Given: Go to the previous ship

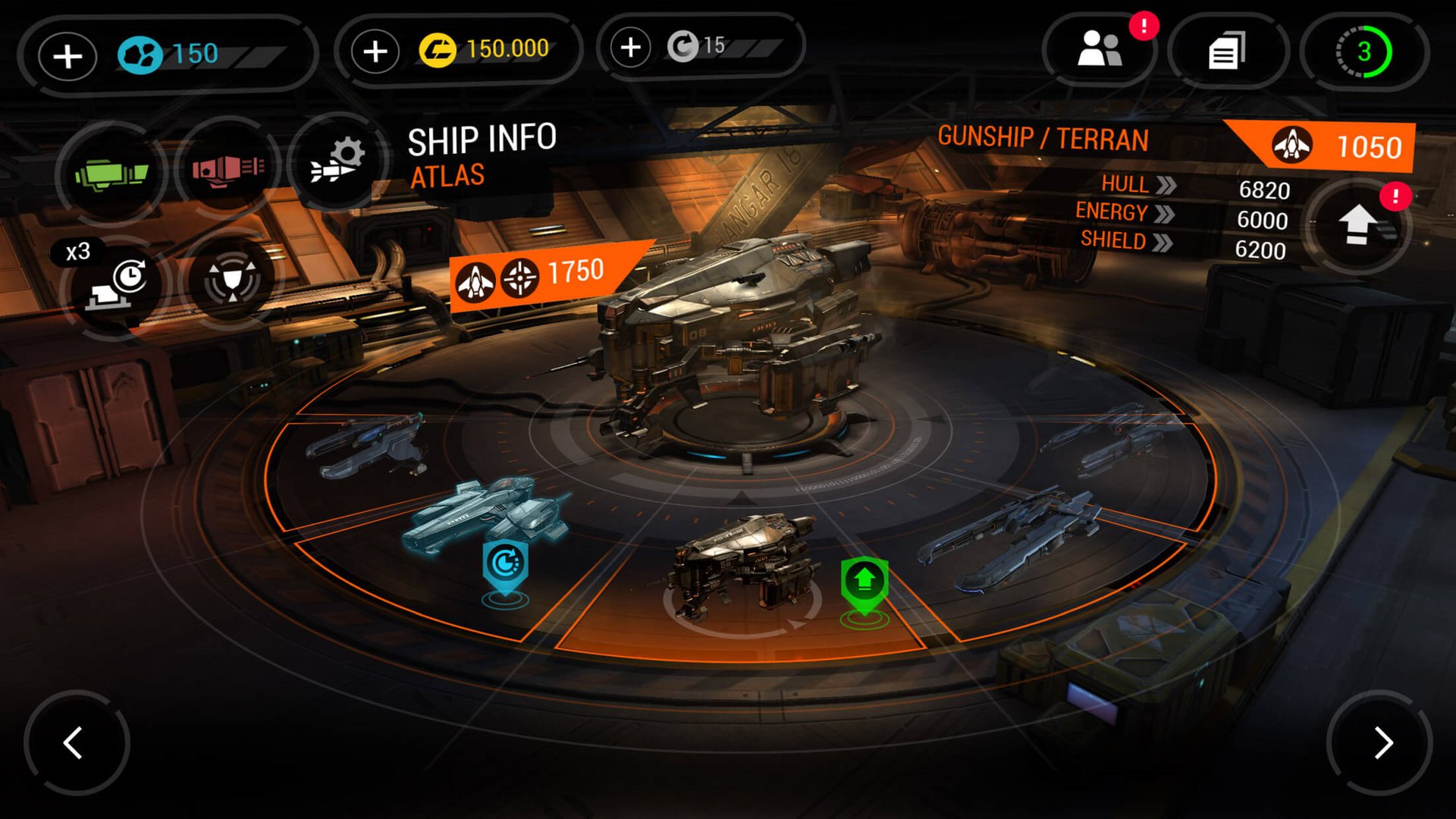Looking at the screenshot, I should tap(74, 742).
